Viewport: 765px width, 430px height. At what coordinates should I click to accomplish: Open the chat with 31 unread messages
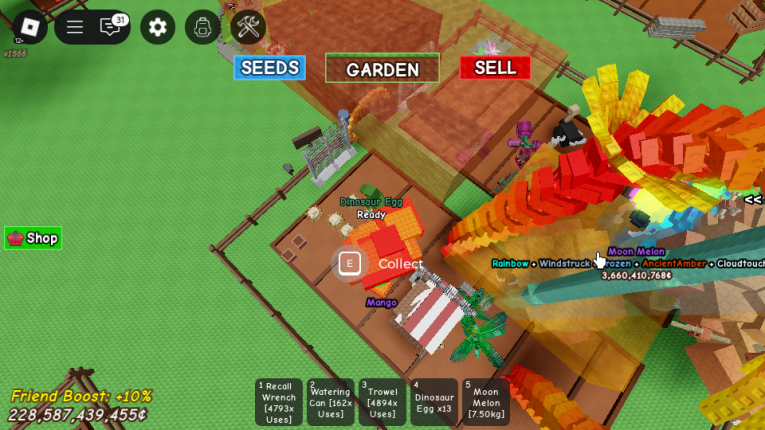pyautogui.click(x=111, y=27)
